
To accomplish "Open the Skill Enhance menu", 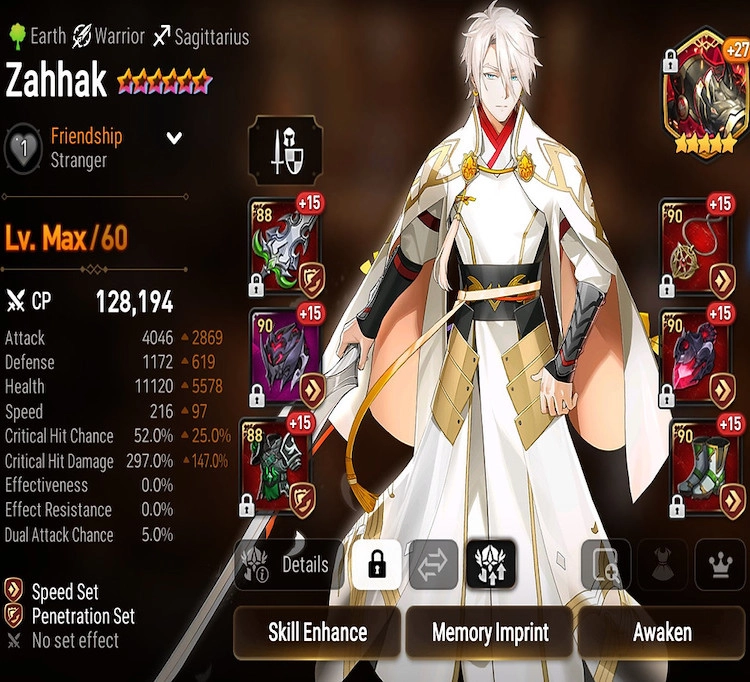I will pyautogui.click(x=317, y=632).
